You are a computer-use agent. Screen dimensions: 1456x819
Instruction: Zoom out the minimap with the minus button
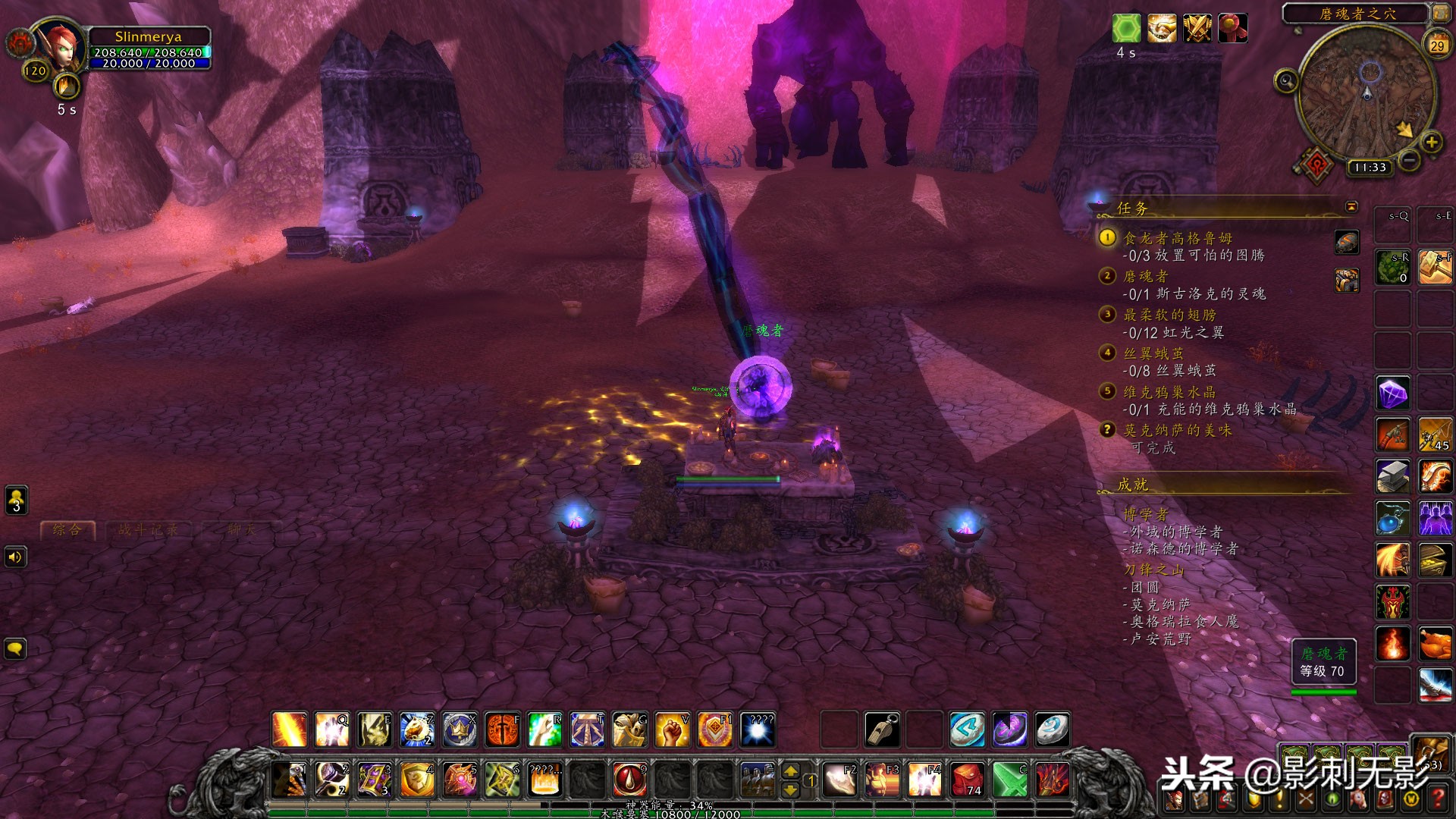point(1409,160)
